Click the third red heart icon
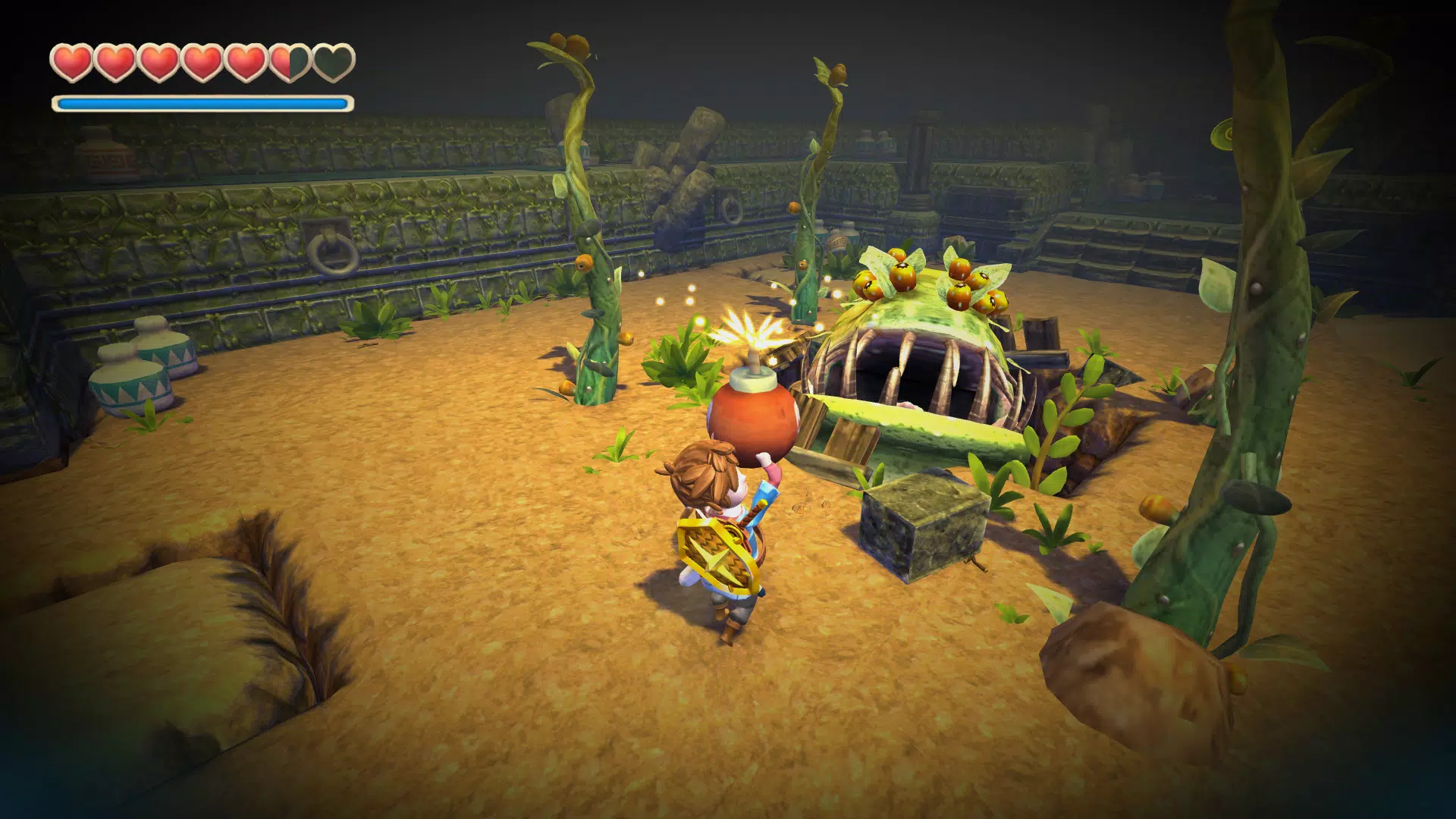 [158, 60]
